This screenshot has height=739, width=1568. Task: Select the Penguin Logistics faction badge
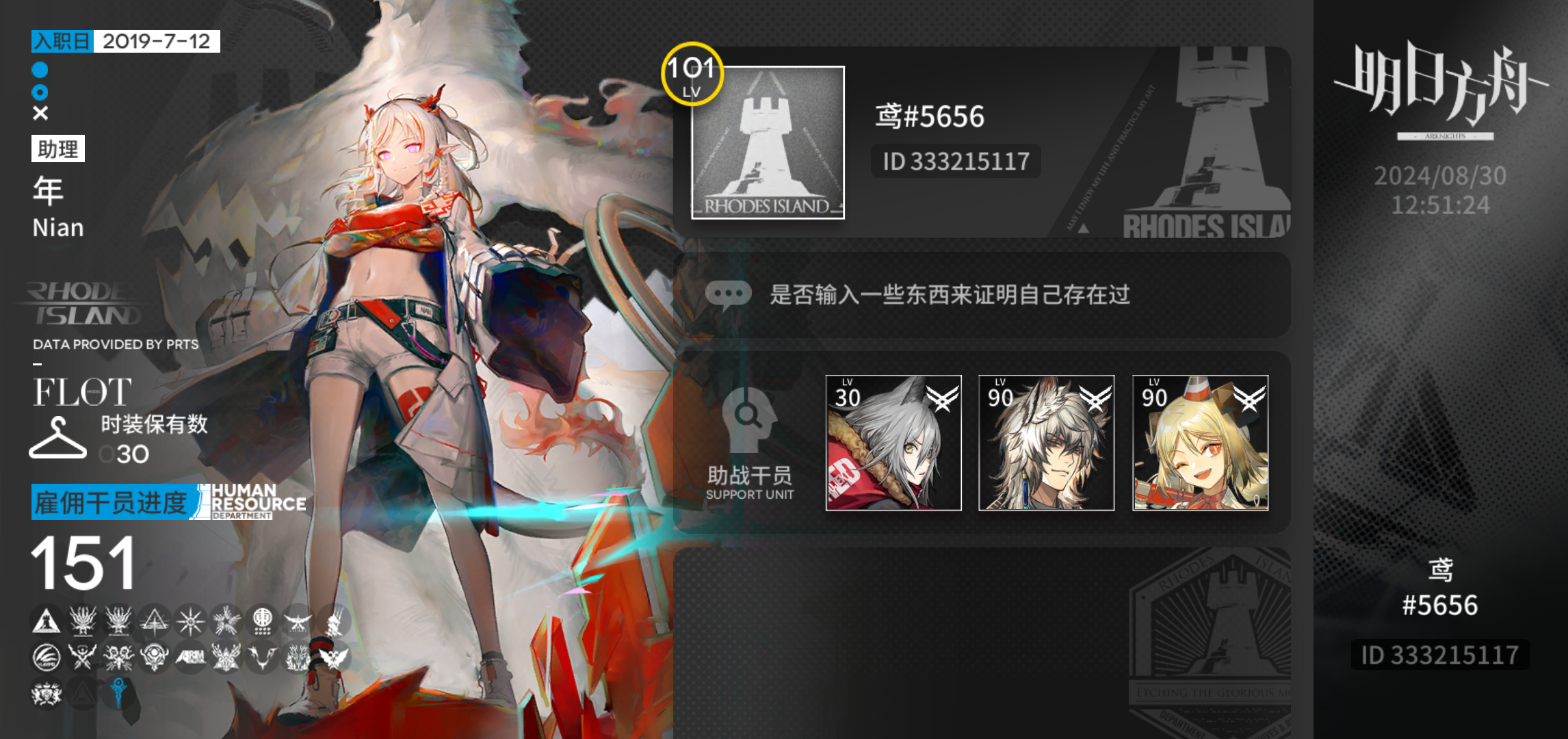47,658
